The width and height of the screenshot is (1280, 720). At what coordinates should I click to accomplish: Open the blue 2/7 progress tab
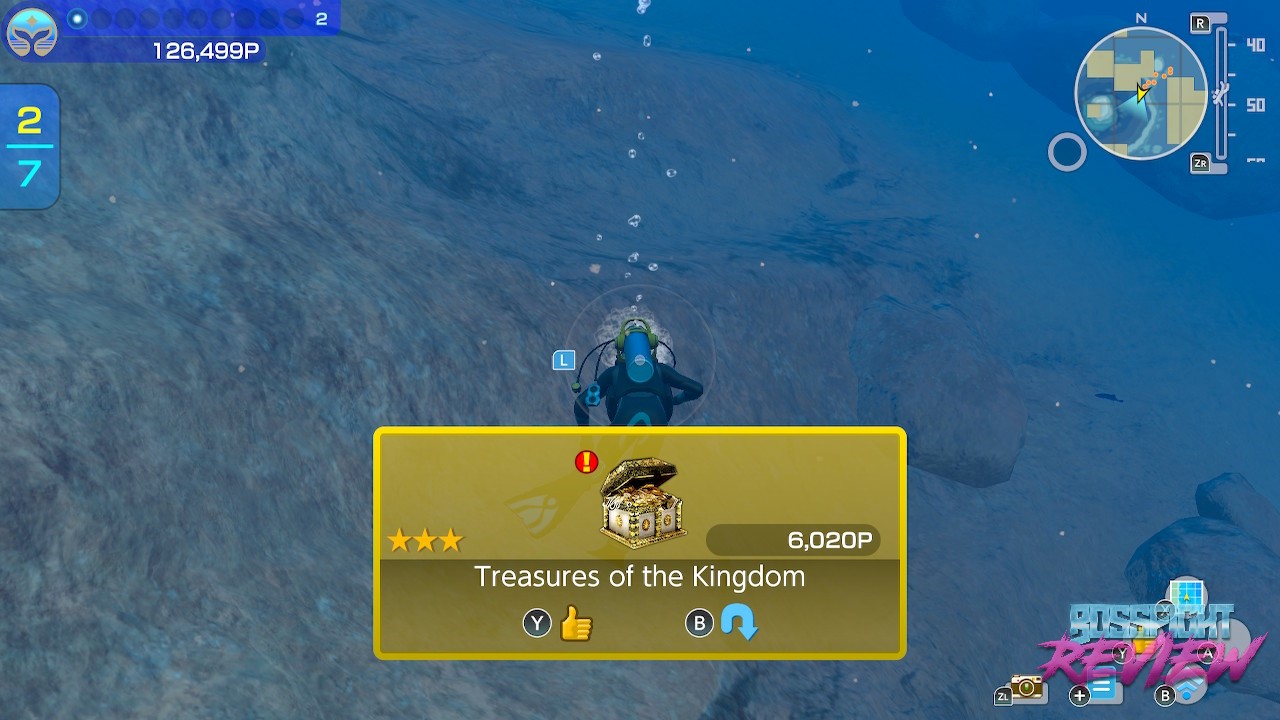click(x=29, y=147)
